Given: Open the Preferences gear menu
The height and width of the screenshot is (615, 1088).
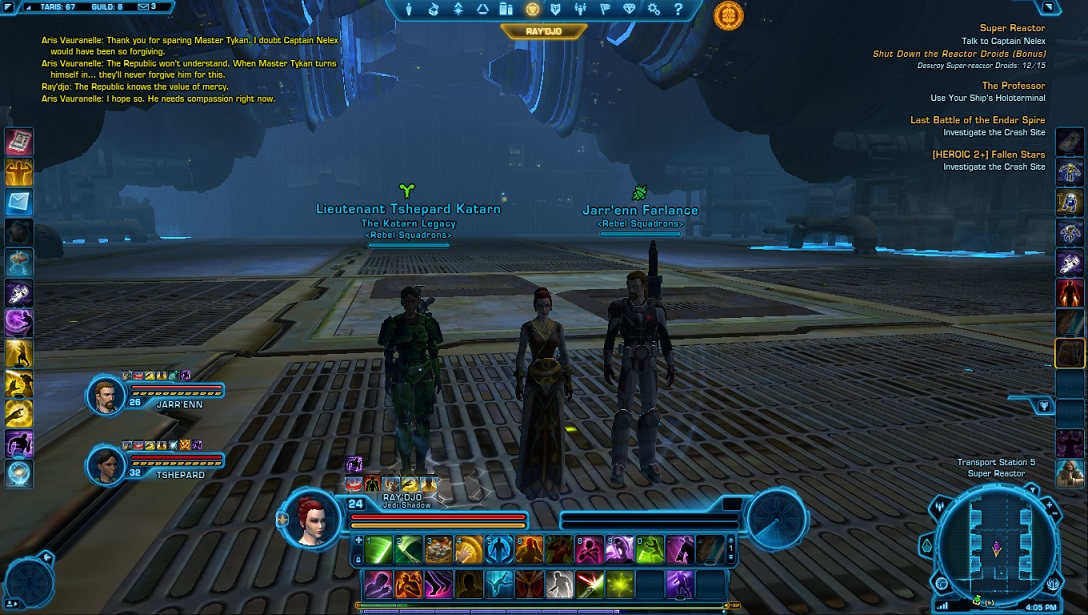Looking at the screenshot, I should [x=654, y=10].
